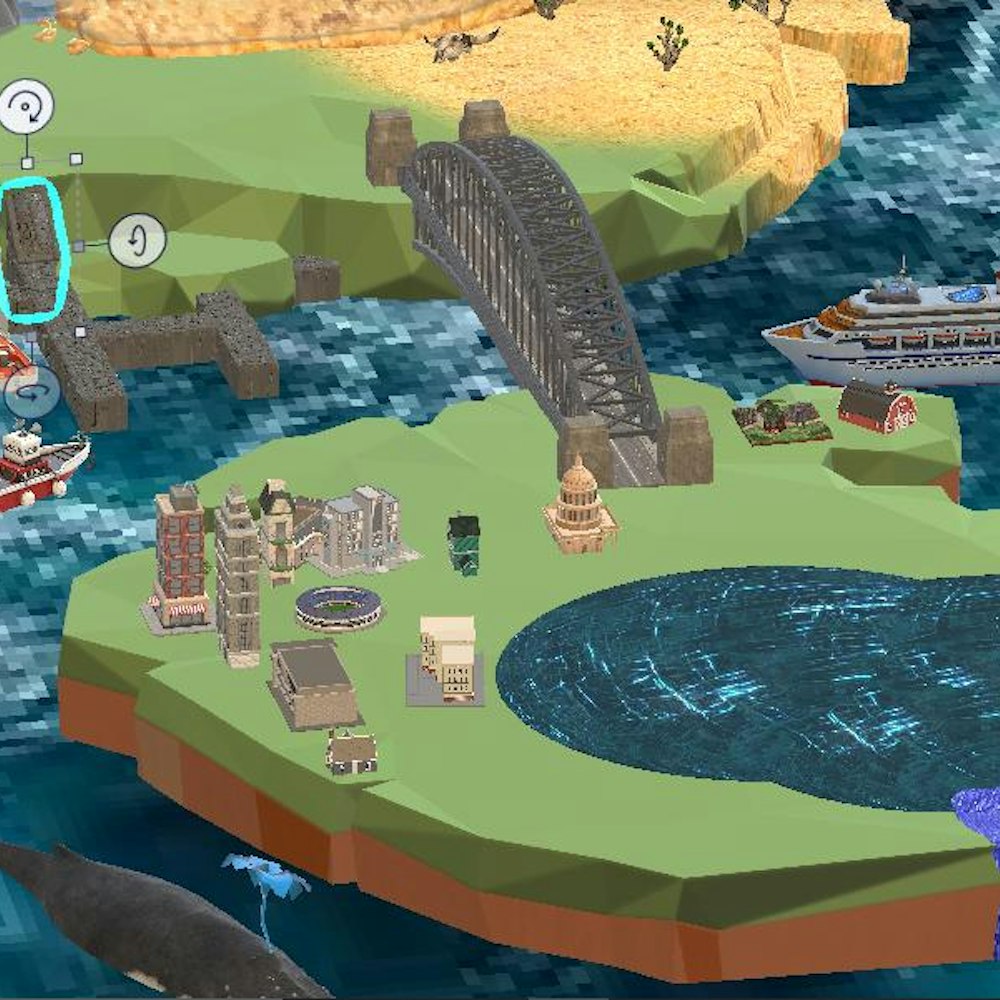
Task: Click the faded rotate handle with the flat oval arrow
Action: [31, 391]
